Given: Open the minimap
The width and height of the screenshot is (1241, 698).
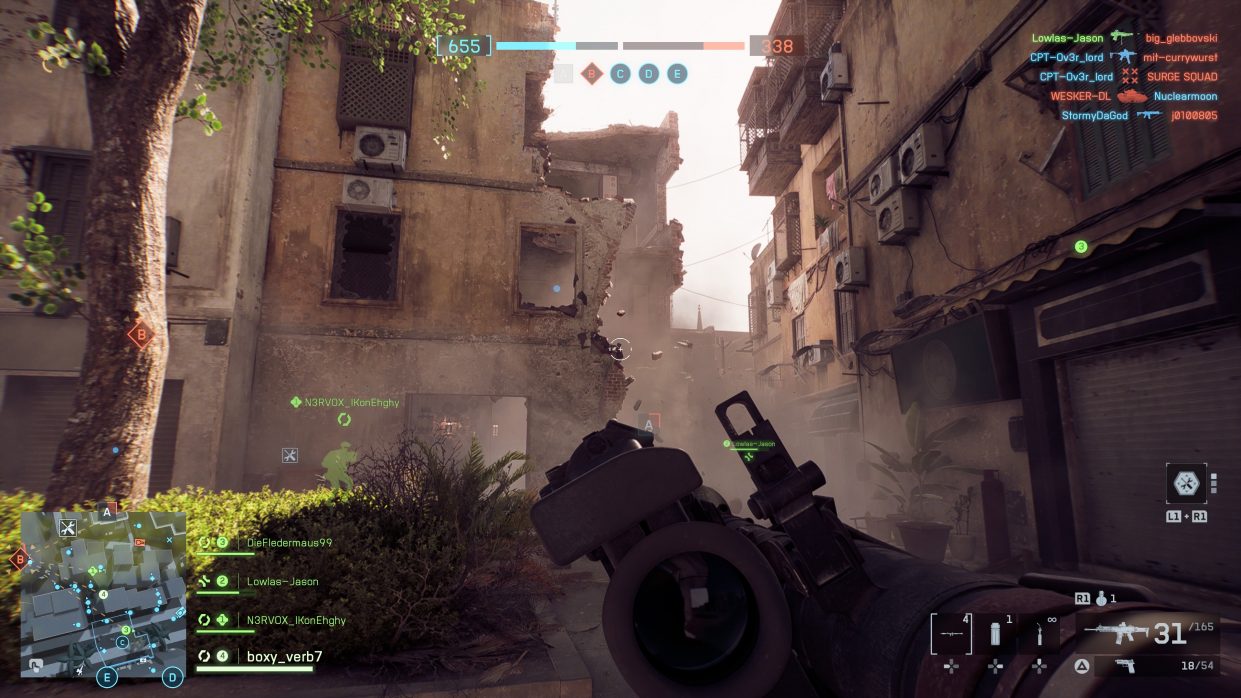Looking at the screenshot, I should coord(103,594).
